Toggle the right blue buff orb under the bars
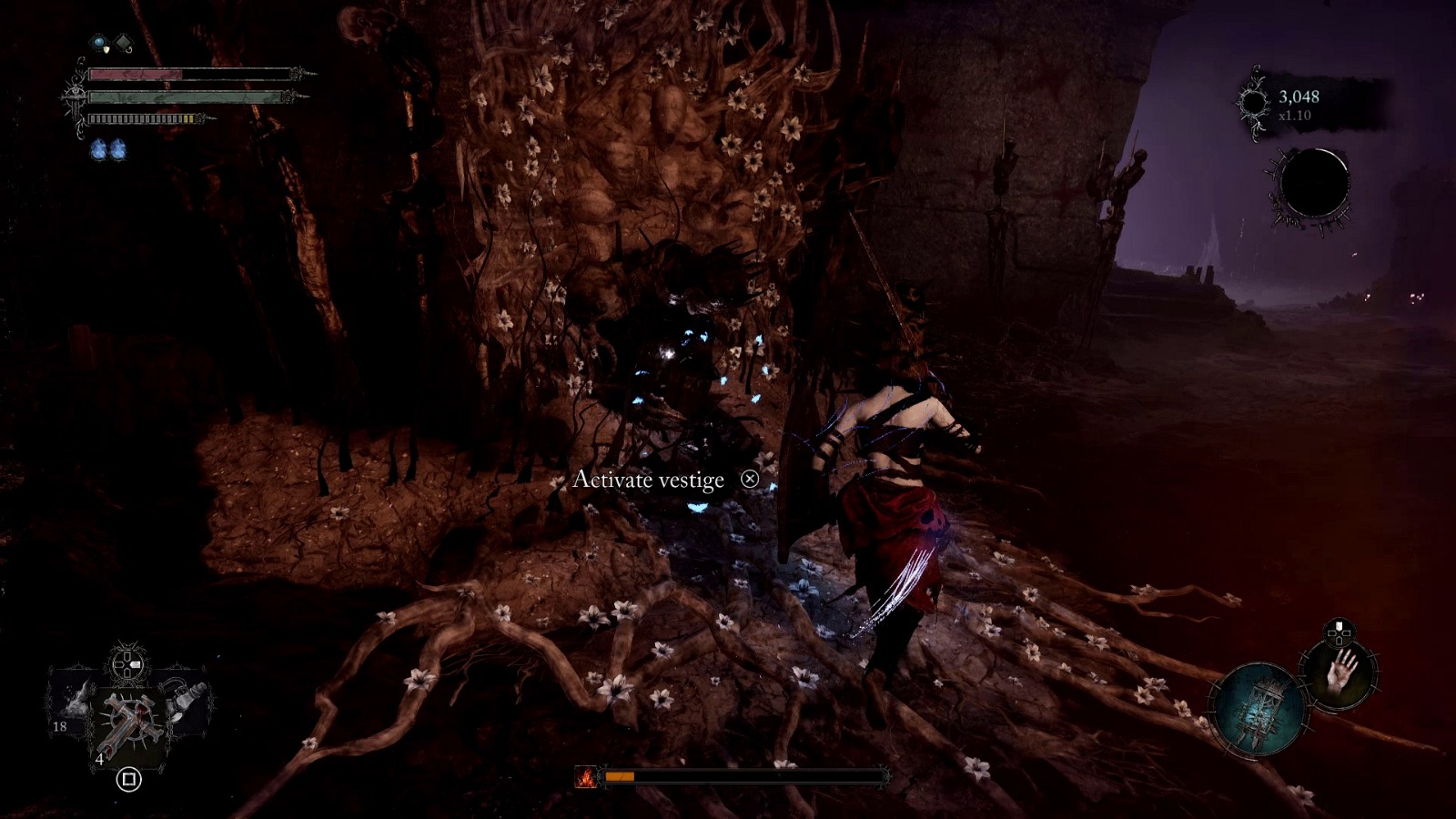1456x819 pixels. [x=119, y=149]
